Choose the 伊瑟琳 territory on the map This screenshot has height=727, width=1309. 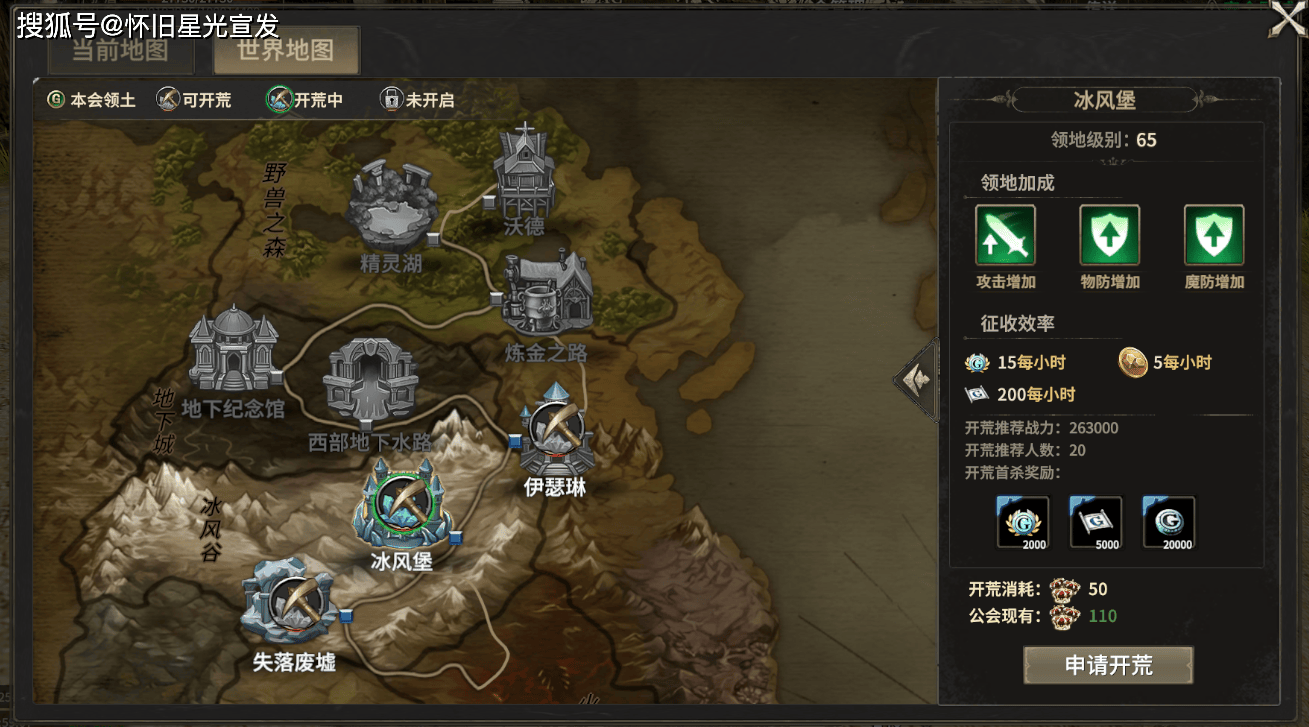point(556,436)
